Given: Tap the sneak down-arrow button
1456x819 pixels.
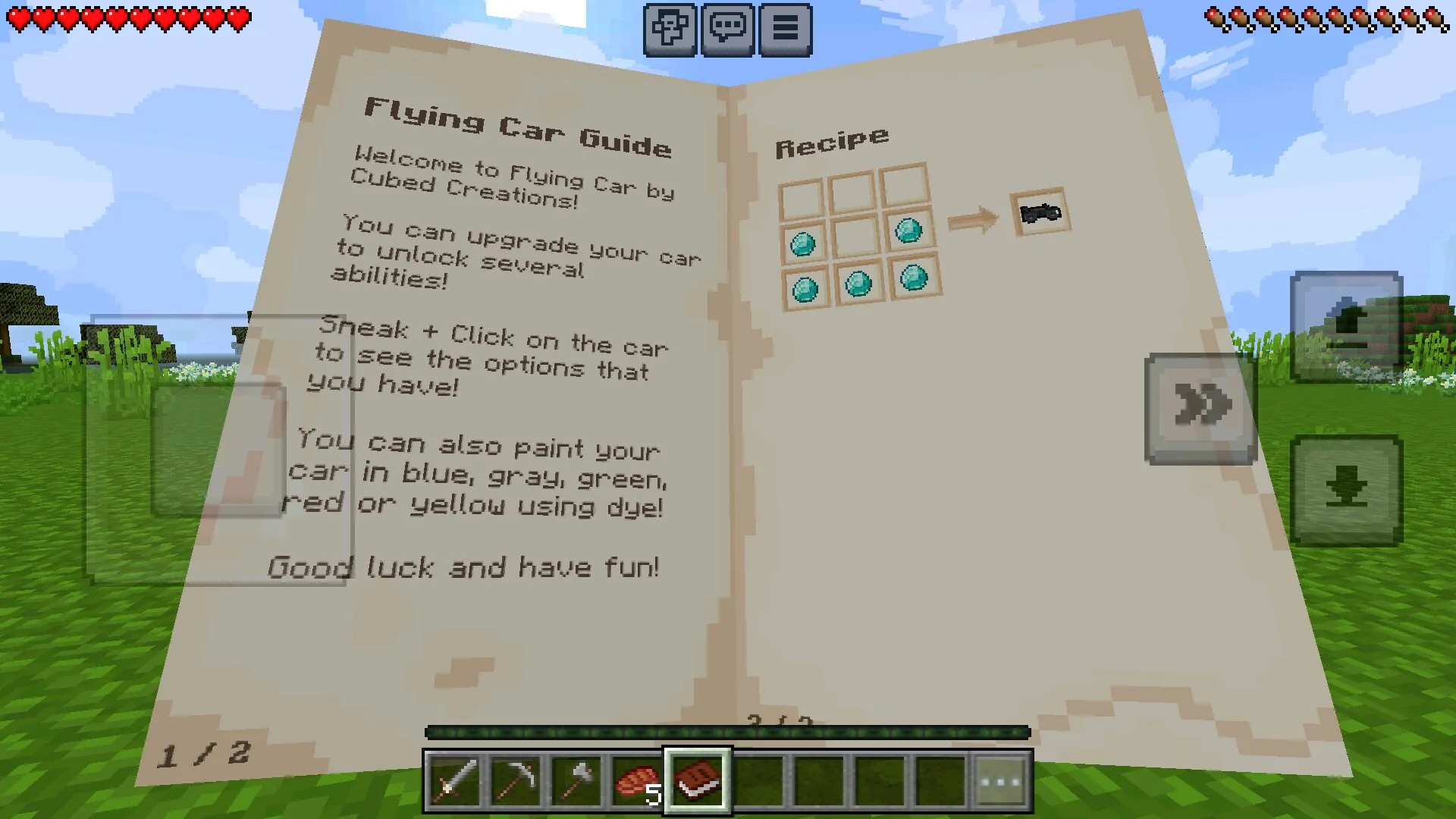Looking at the screenshot, I should pos(1347,490).
